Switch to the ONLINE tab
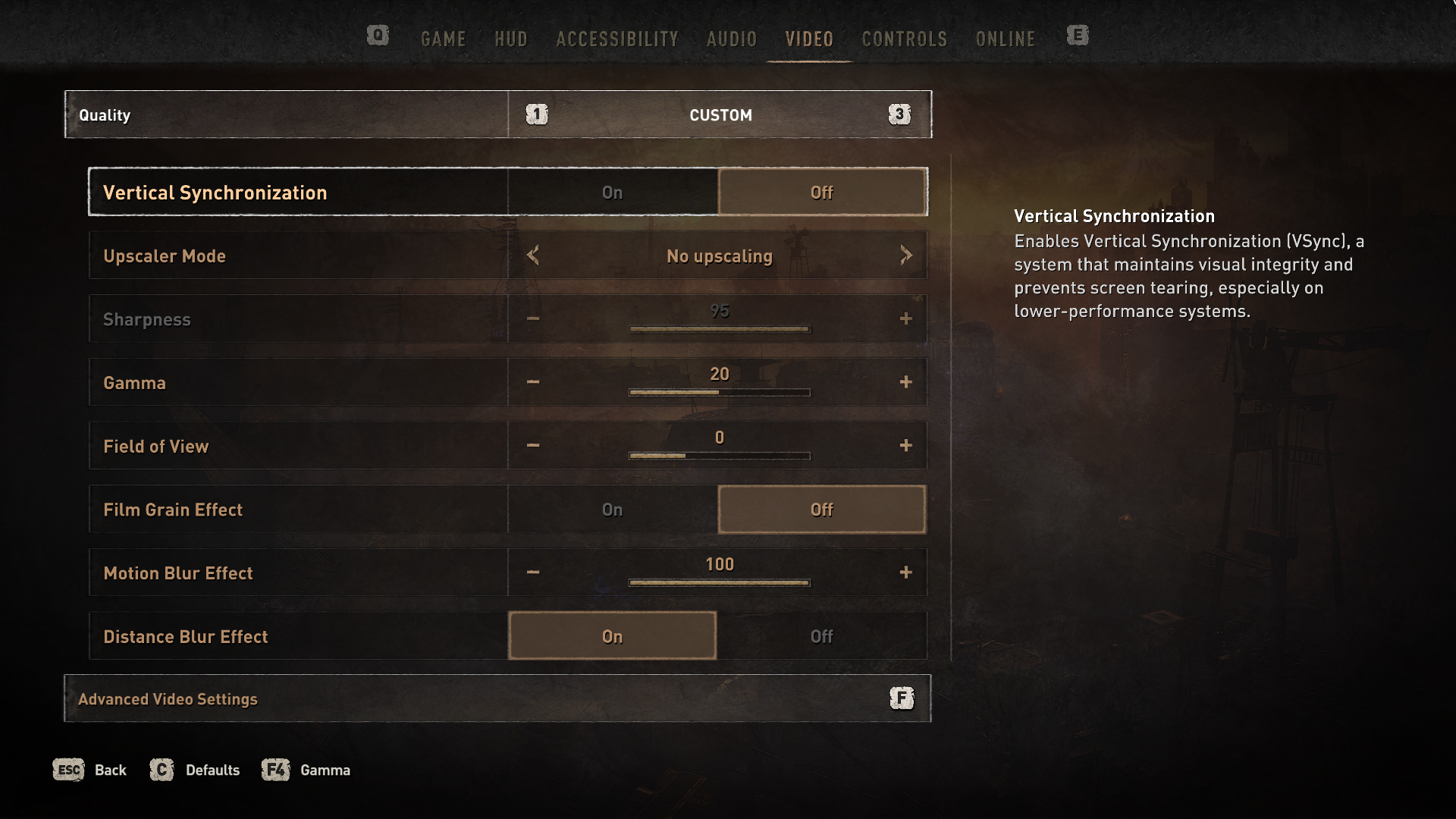 (x=1005, y=39)
